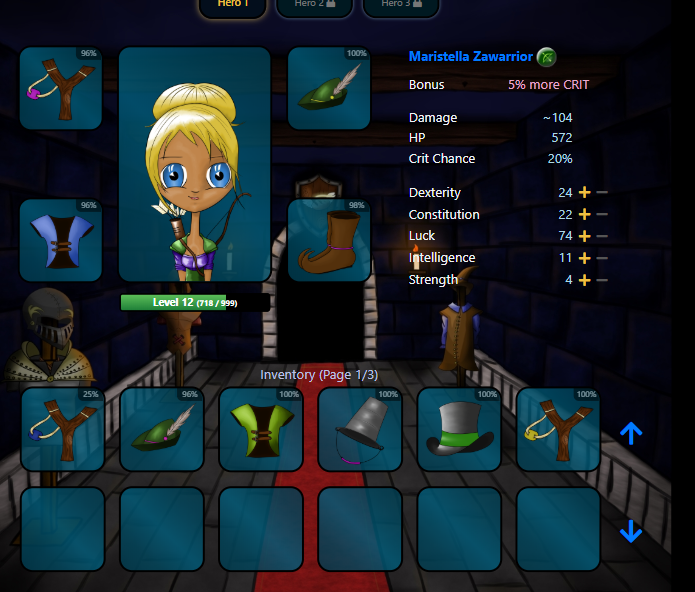
Task: Increase Dexterity with its plus button
Action: (x=585, y=193)
